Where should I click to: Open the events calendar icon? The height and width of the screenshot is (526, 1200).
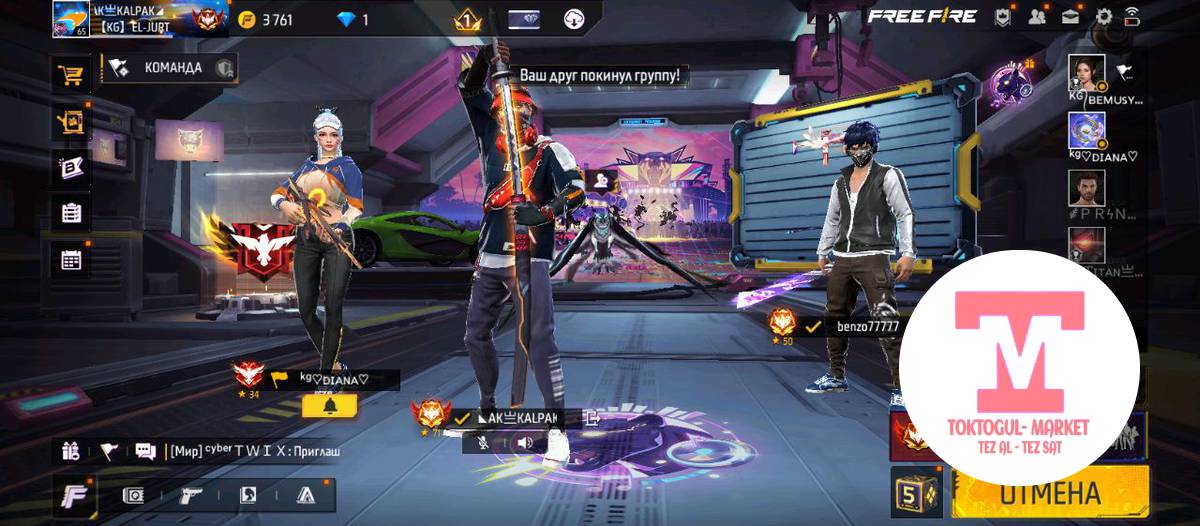click(x=71, y=259)
